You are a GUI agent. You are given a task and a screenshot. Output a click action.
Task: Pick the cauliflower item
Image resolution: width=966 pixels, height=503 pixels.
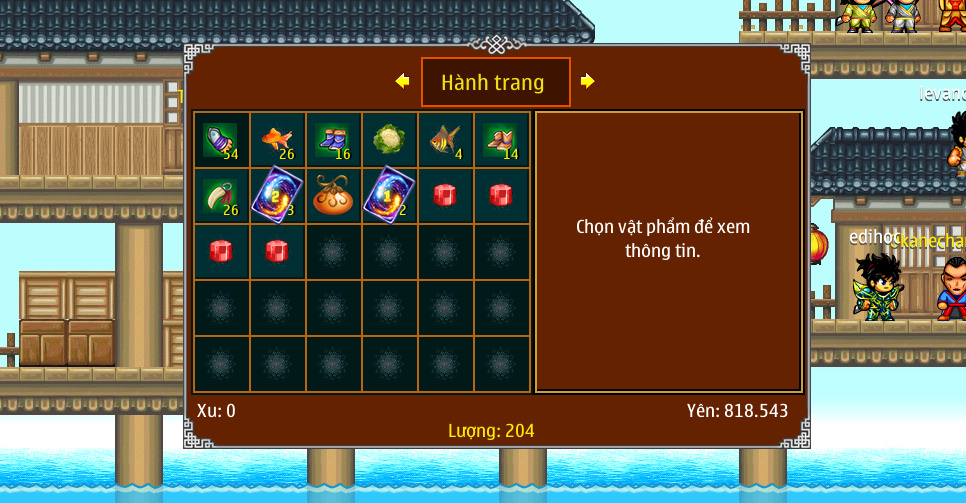389,140
